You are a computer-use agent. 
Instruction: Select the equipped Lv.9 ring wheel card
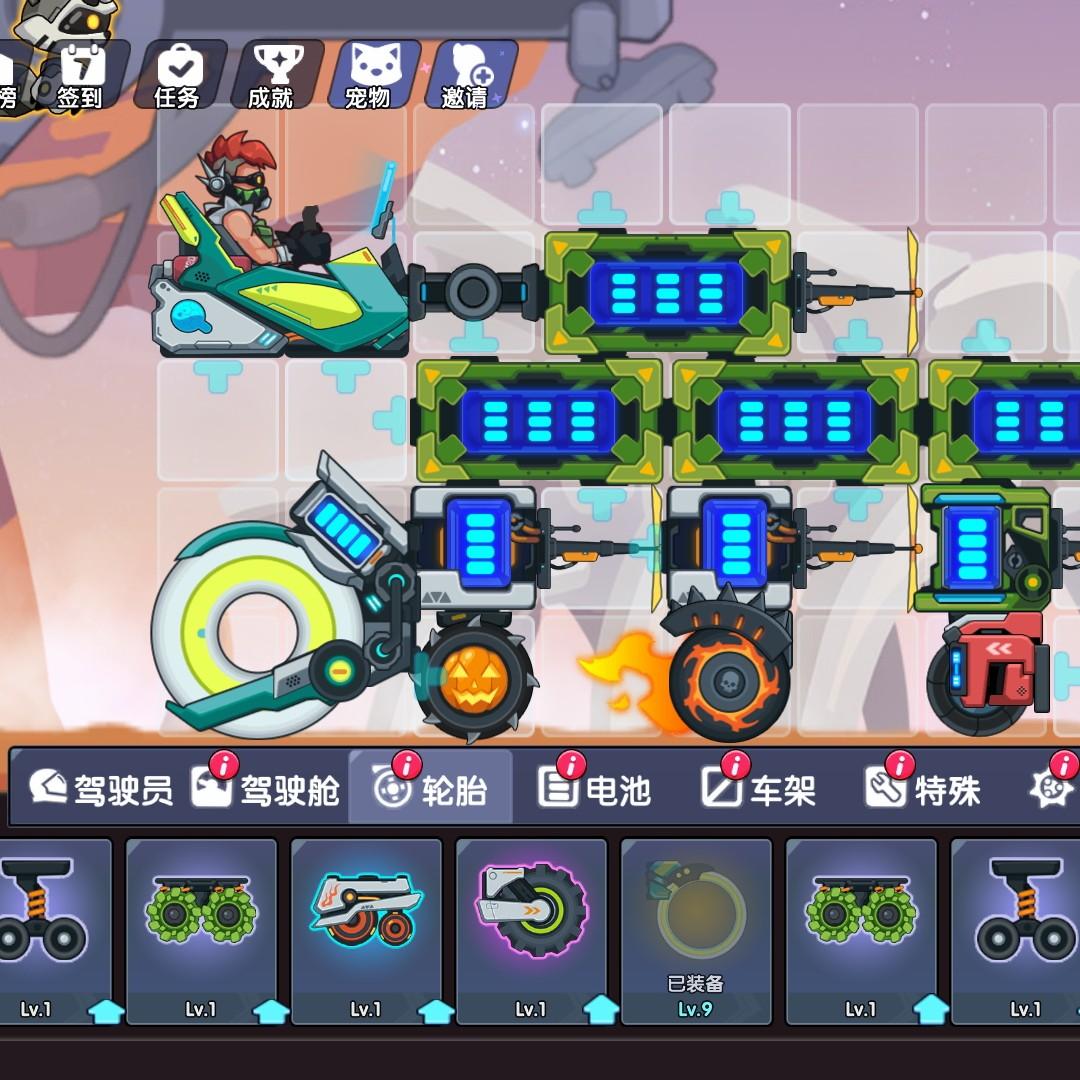[x=696, y=930]
